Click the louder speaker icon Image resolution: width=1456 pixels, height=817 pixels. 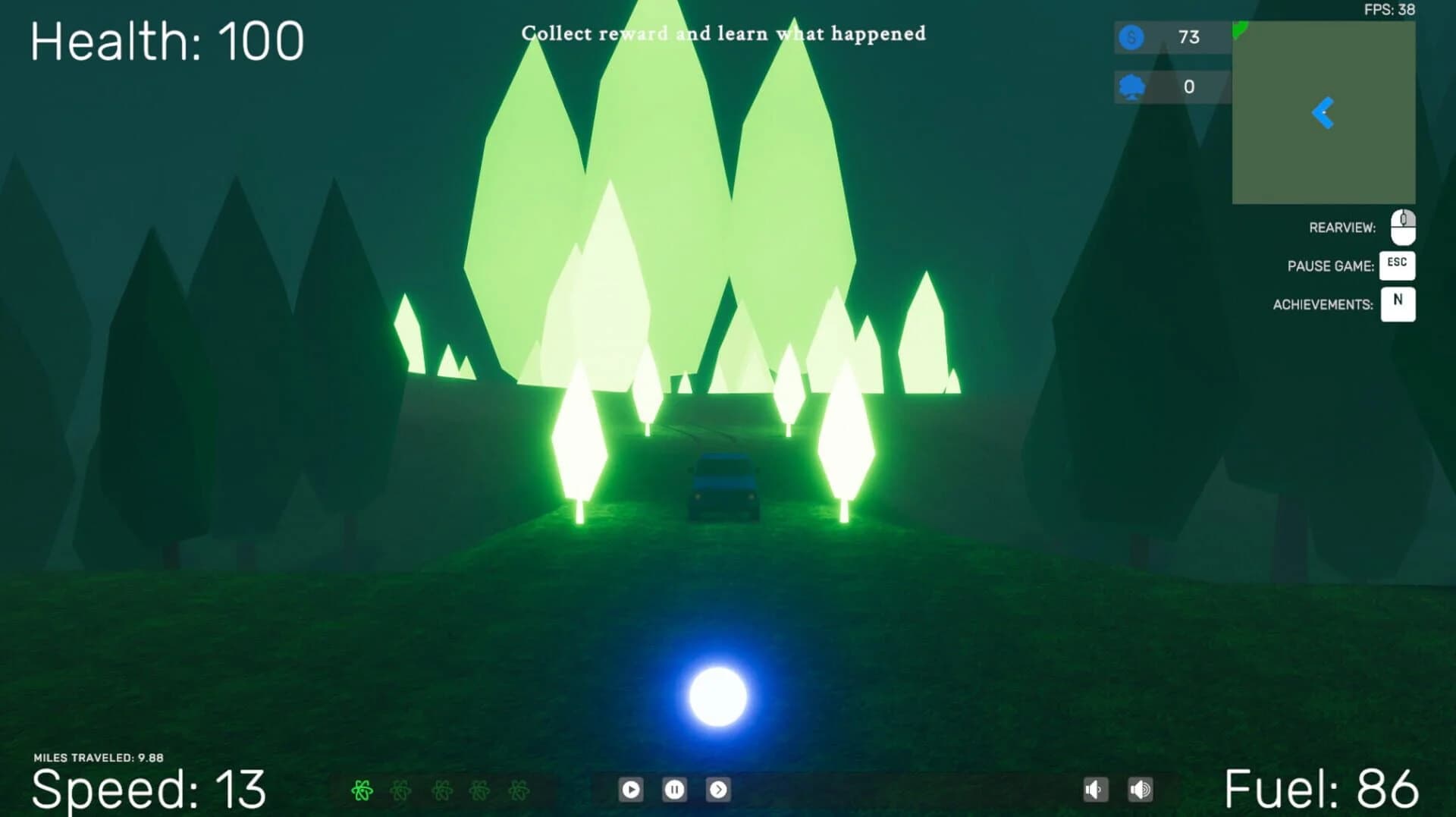pos(1141,790)
